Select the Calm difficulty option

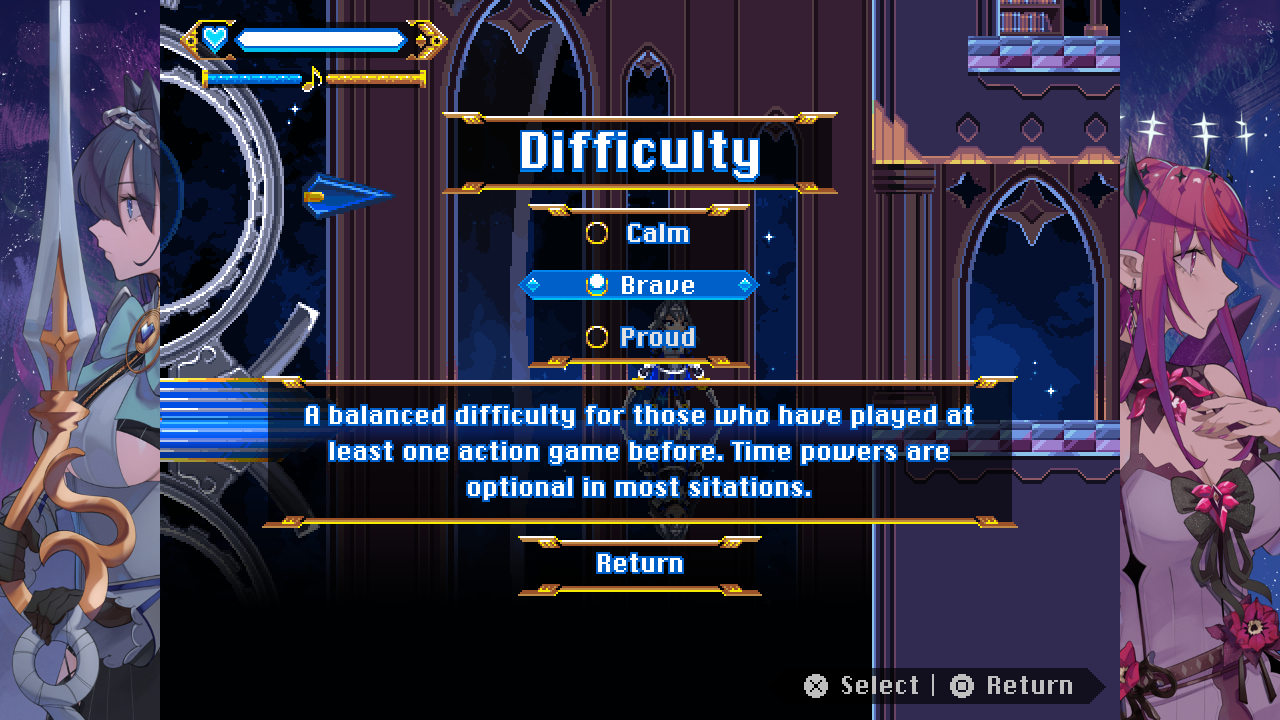coord(638,234)
